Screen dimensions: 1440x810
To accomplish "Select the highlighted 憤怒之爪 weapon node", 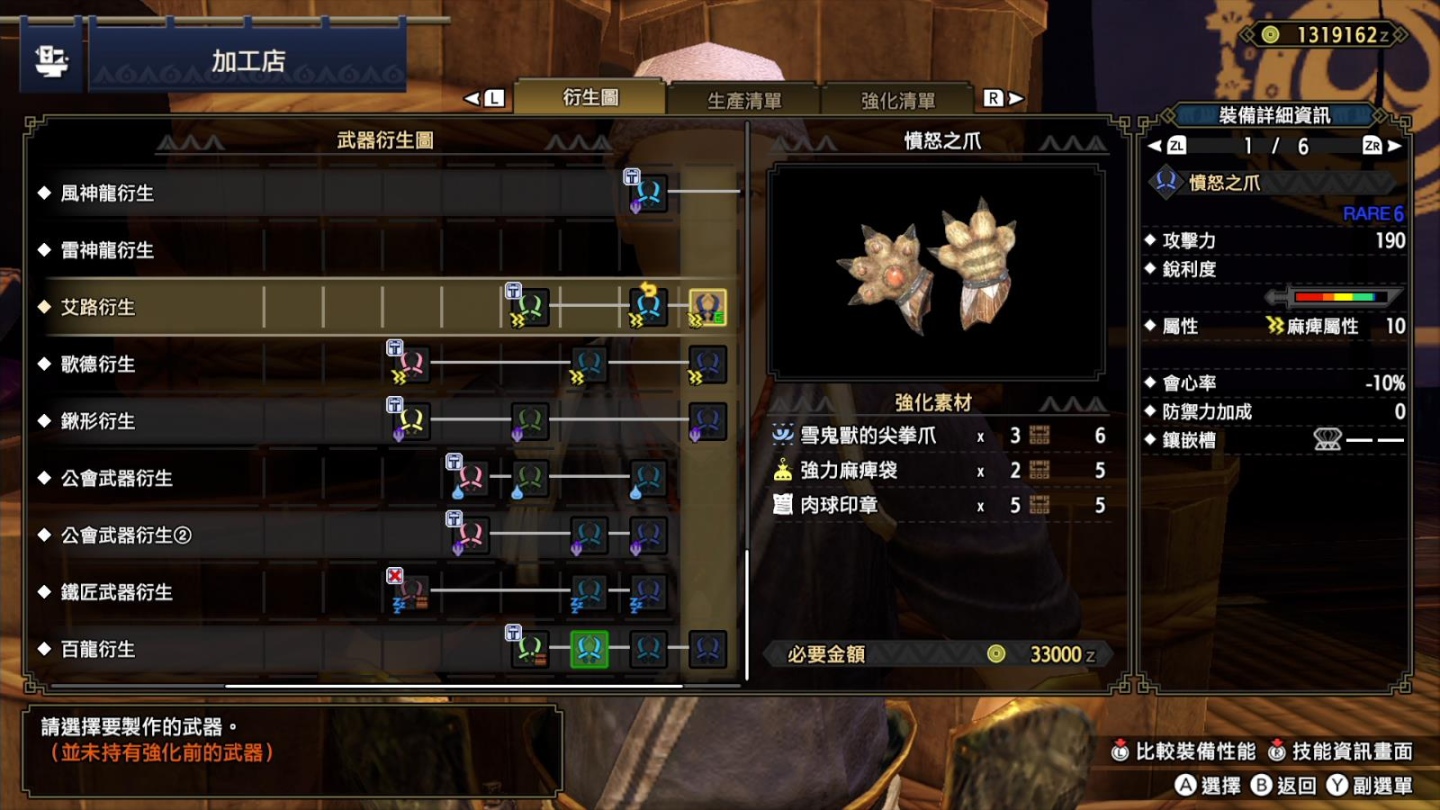I will click(x=707, y=308).
